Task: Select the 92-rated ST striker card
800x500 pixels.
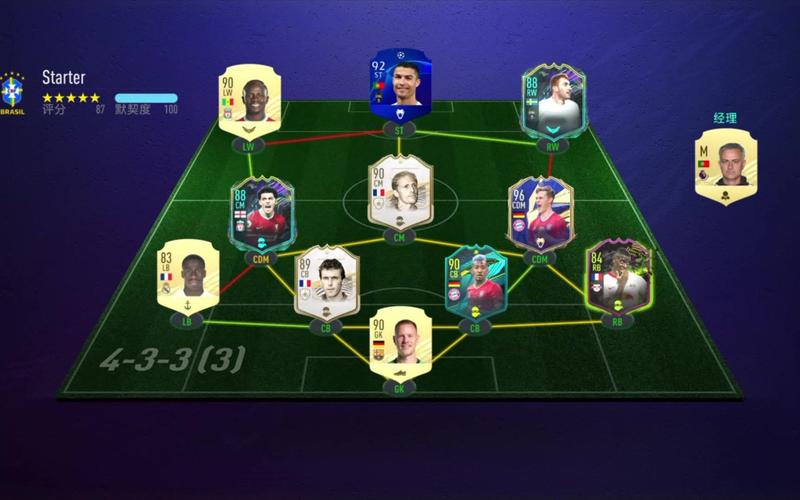Action: tap(399, 84)
